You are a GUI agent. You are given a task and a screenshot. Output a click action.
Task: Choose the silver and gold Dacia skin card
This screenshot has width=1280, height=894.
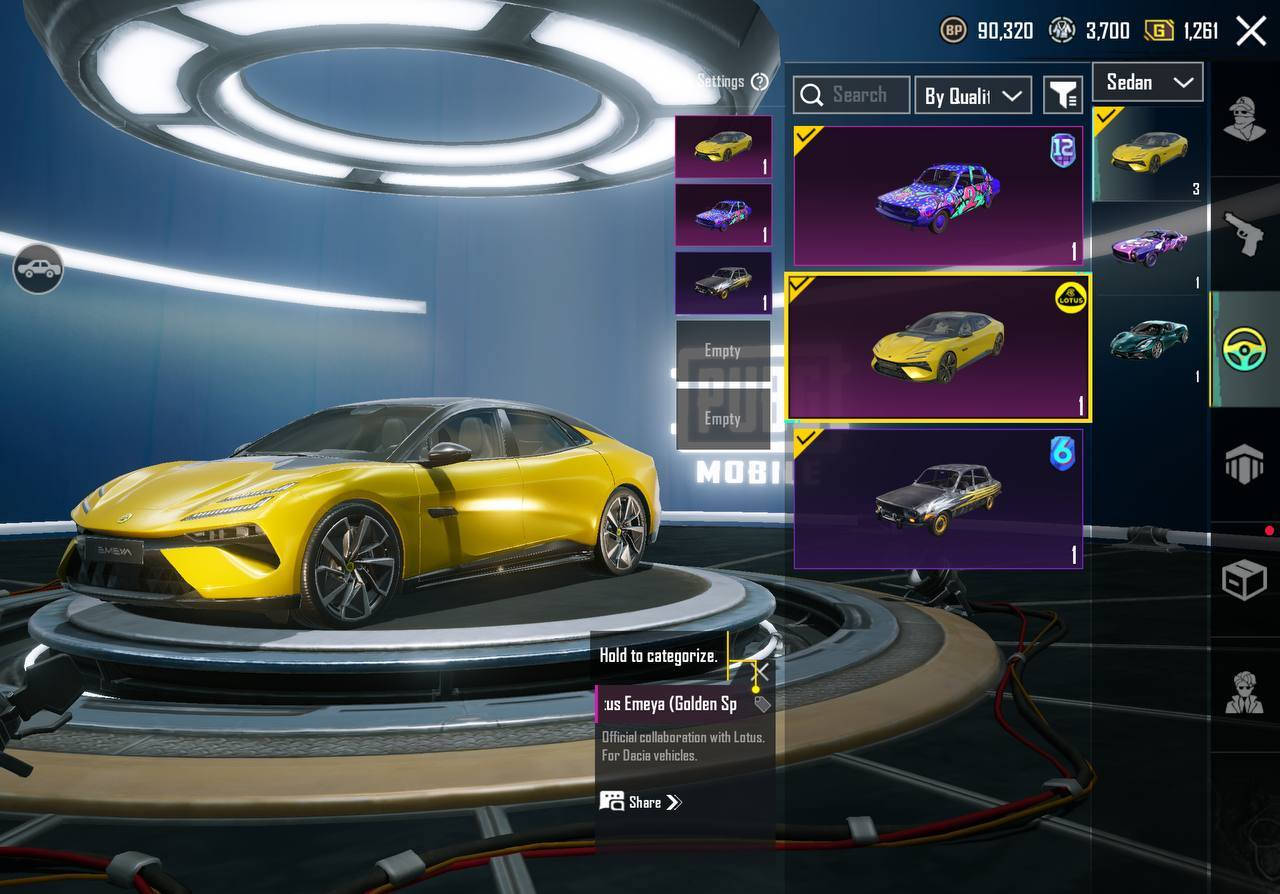938,498
